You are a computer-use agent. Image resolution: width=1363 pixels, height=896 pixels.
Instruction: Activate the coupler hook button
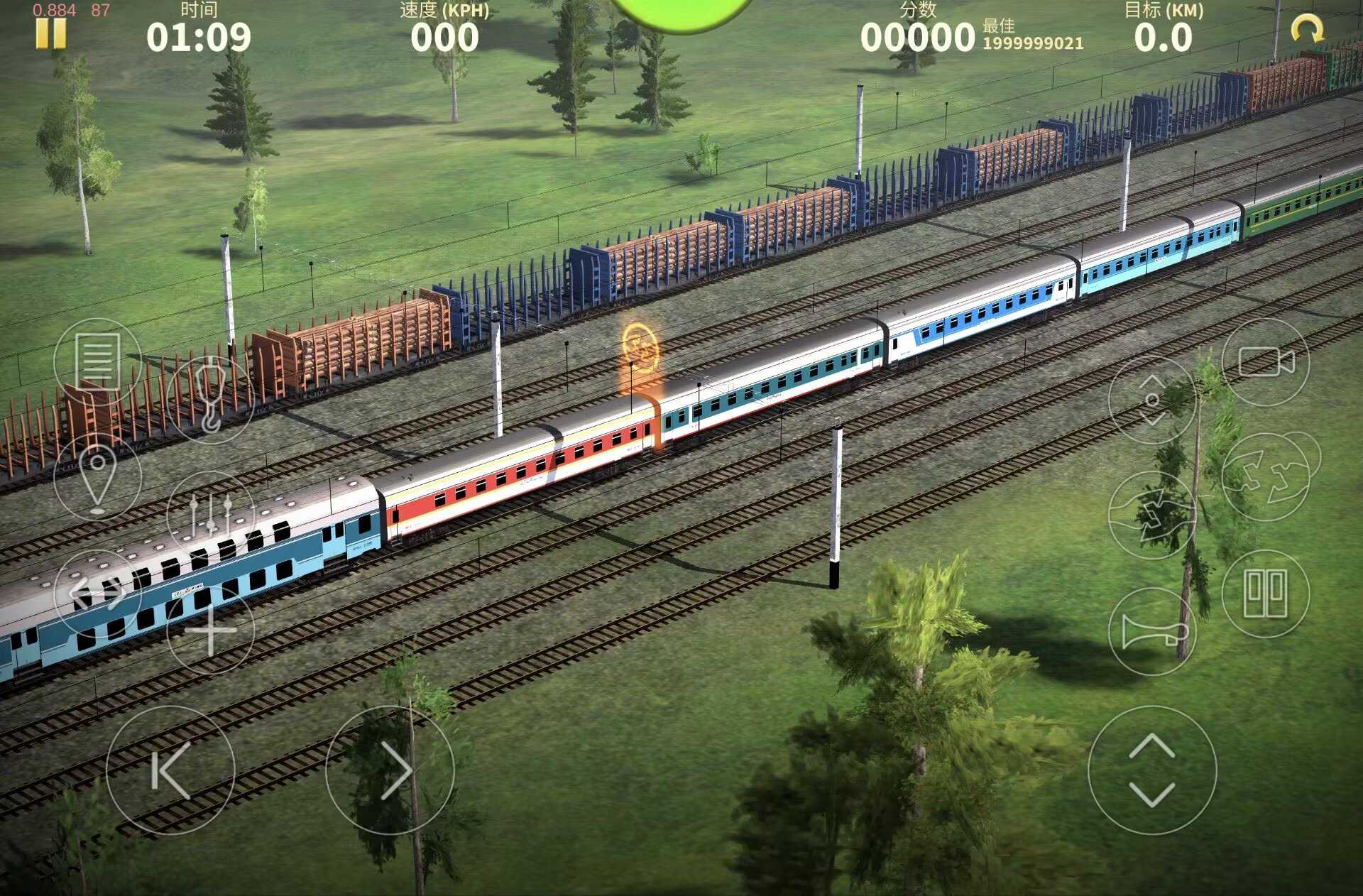[x=211, y=398]
